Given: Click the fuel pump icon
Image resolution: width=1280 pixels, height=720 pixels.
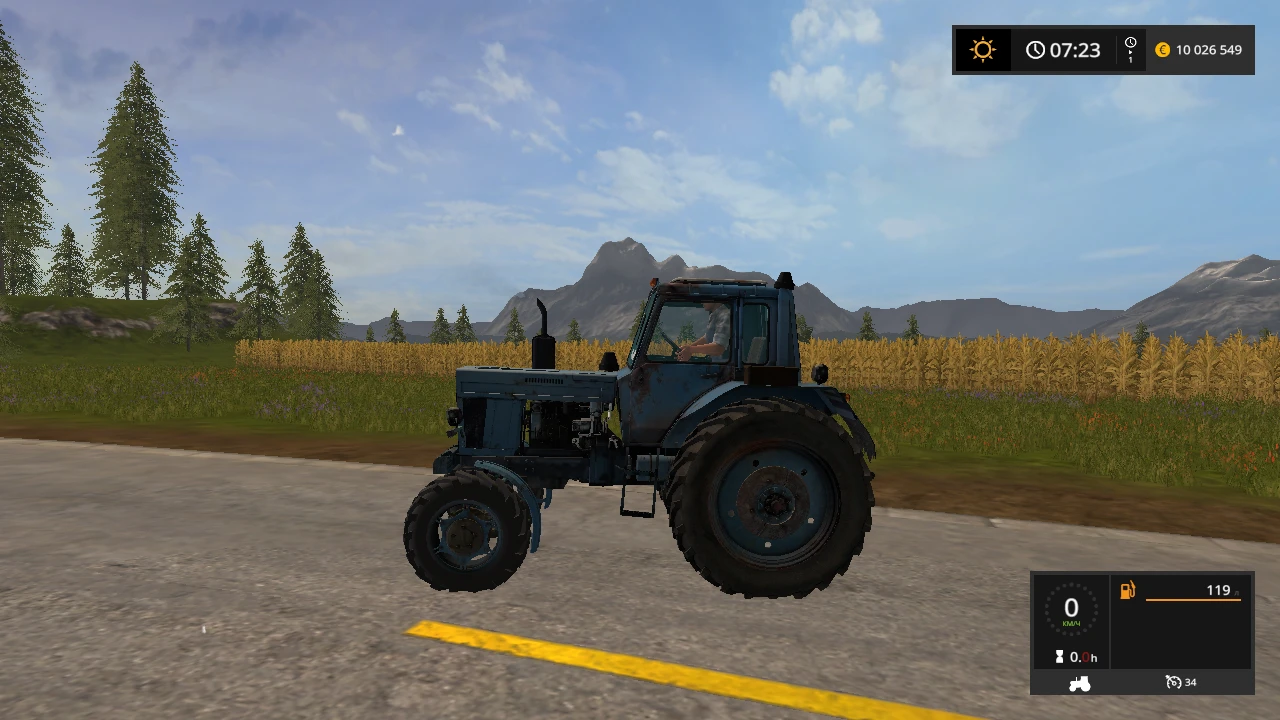Looking at the screenshot, I should (1127, 590).
